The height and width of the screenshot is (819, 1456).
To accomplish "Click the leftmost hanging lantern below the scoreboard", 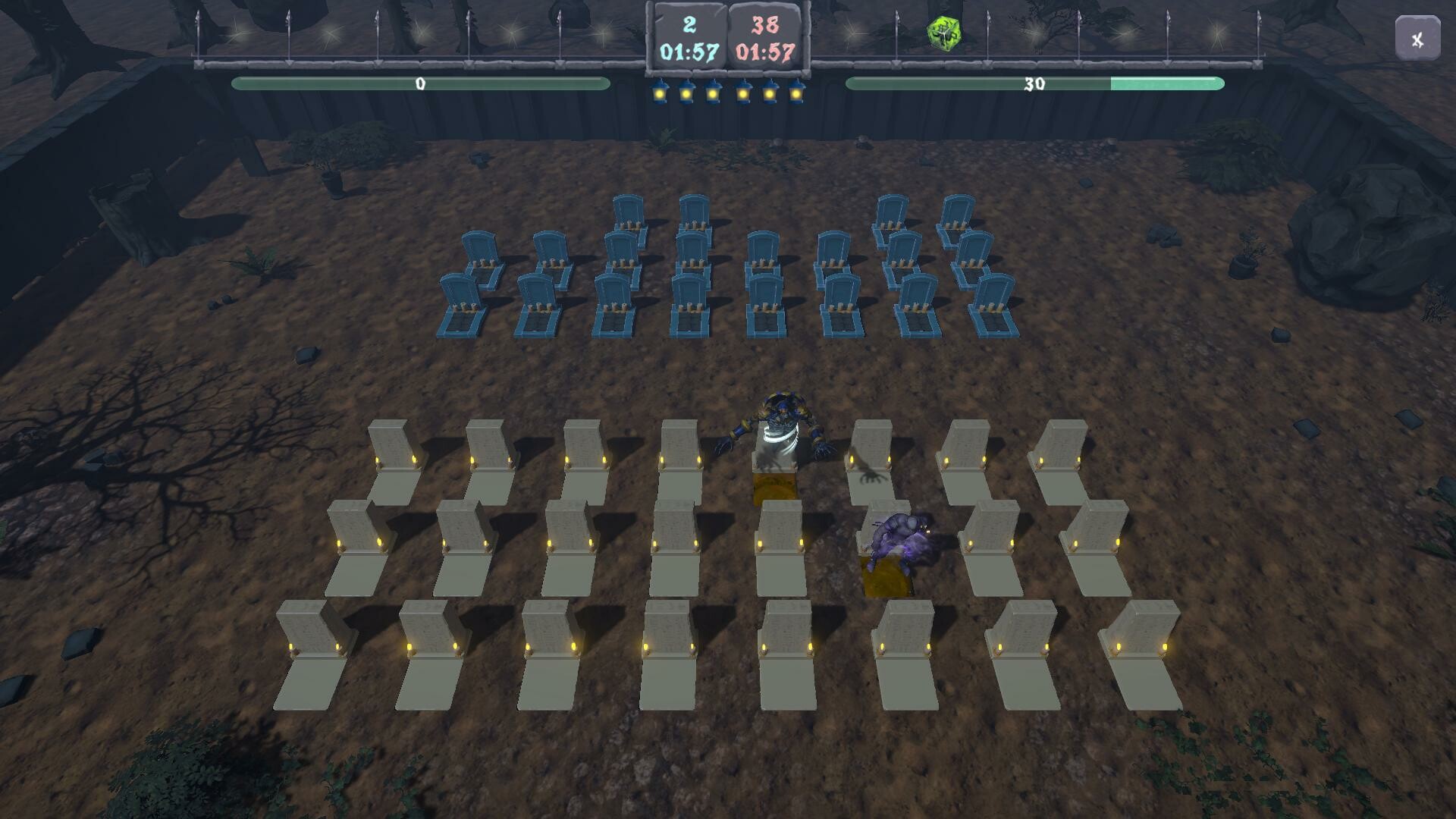I will (659, 91).
